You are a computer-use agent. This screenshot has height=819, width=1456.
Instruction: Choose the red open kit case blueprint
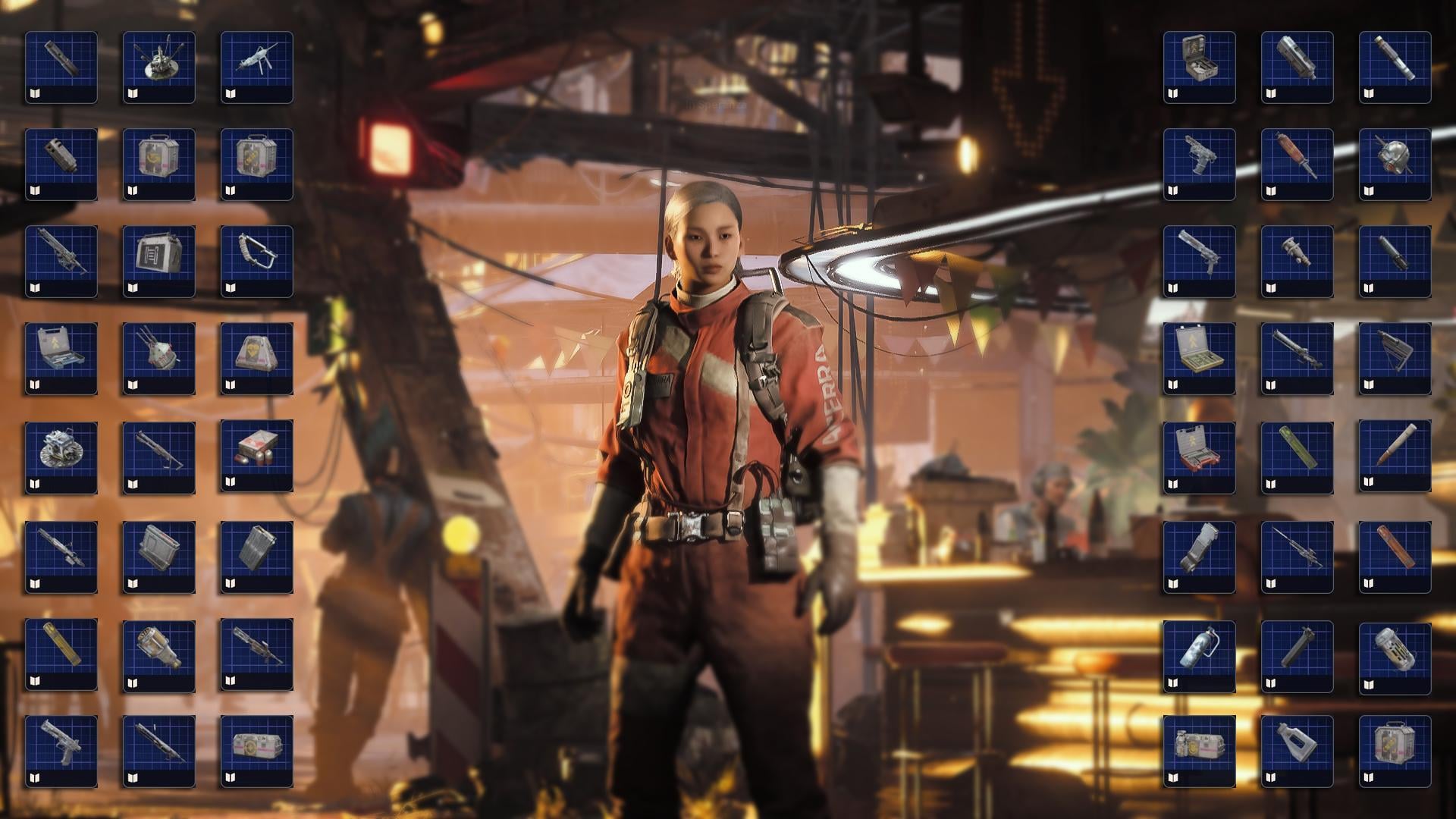(x=1199, y=457)
